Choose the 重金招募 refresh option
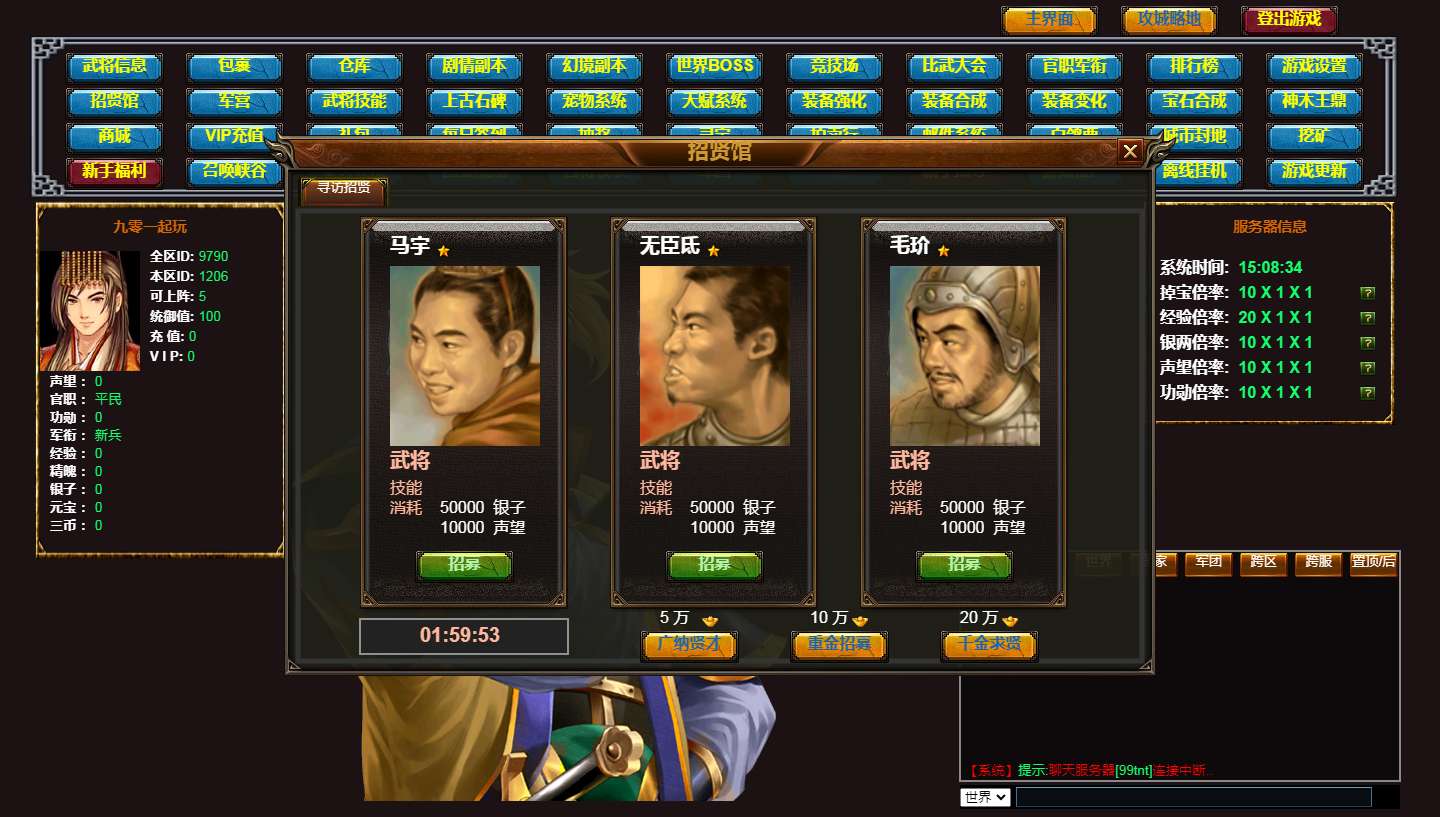 coord(839,645)
